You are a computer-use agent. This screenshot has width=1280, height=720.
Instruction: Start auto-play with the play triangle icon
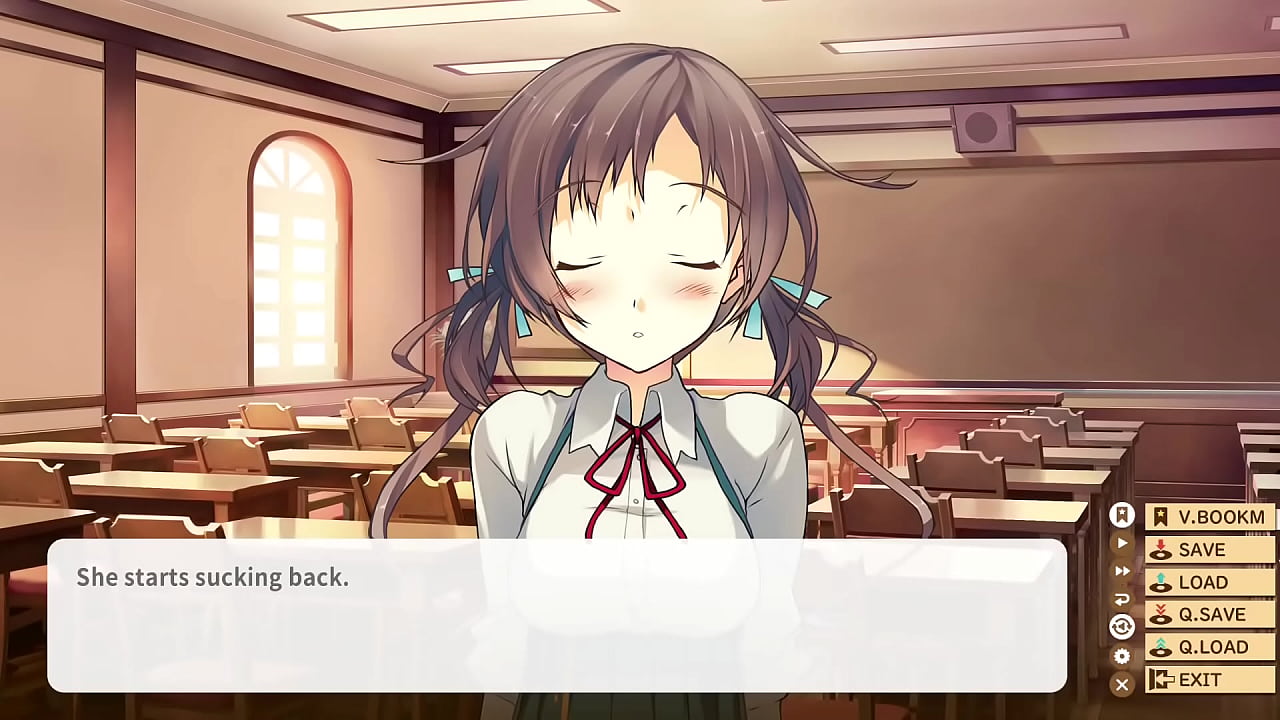pos(1122,543)
